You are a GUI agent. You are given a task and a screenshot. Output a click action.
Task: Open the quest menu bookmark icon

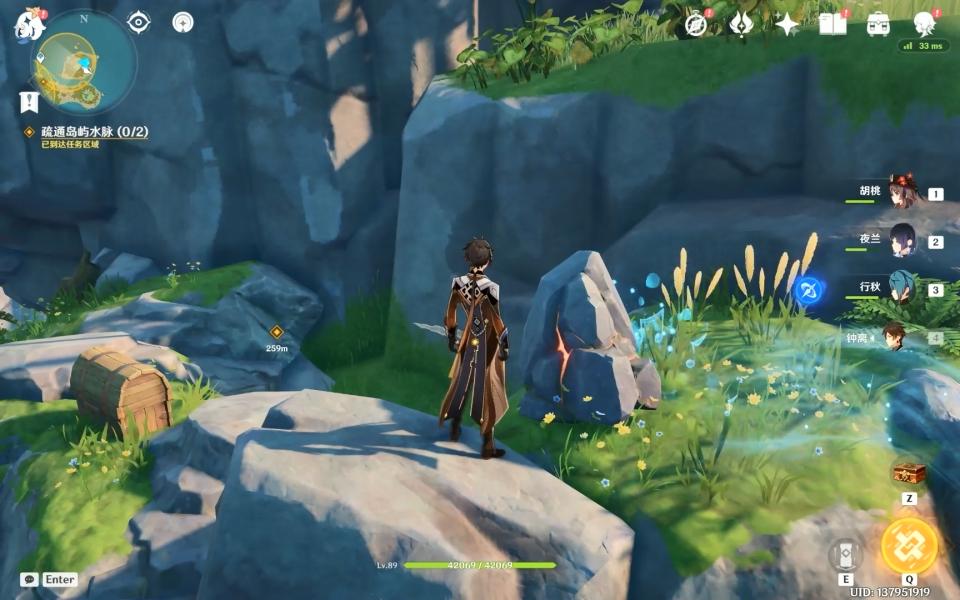[x=28, y=101]
